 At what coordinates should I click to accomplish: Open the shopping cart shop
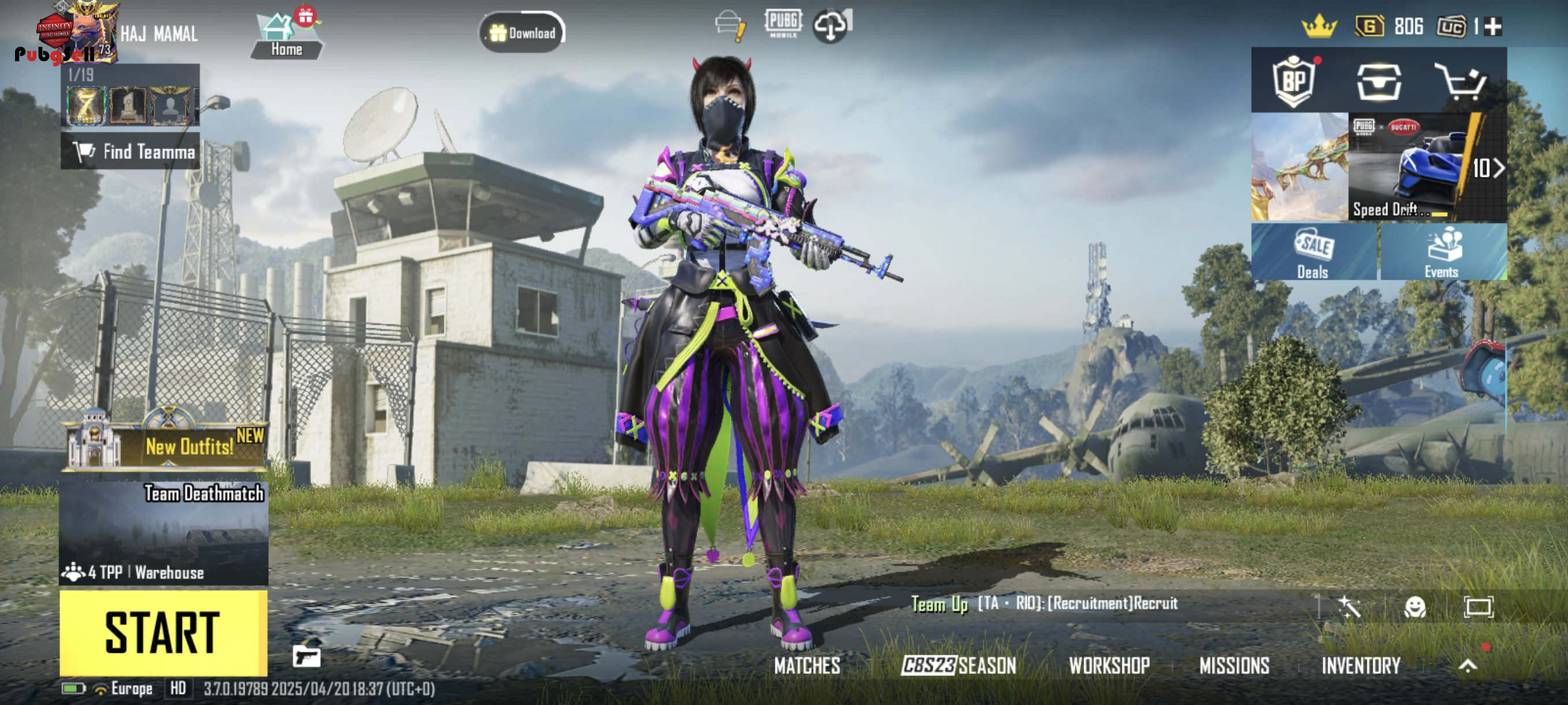(x=1461, y=81)
